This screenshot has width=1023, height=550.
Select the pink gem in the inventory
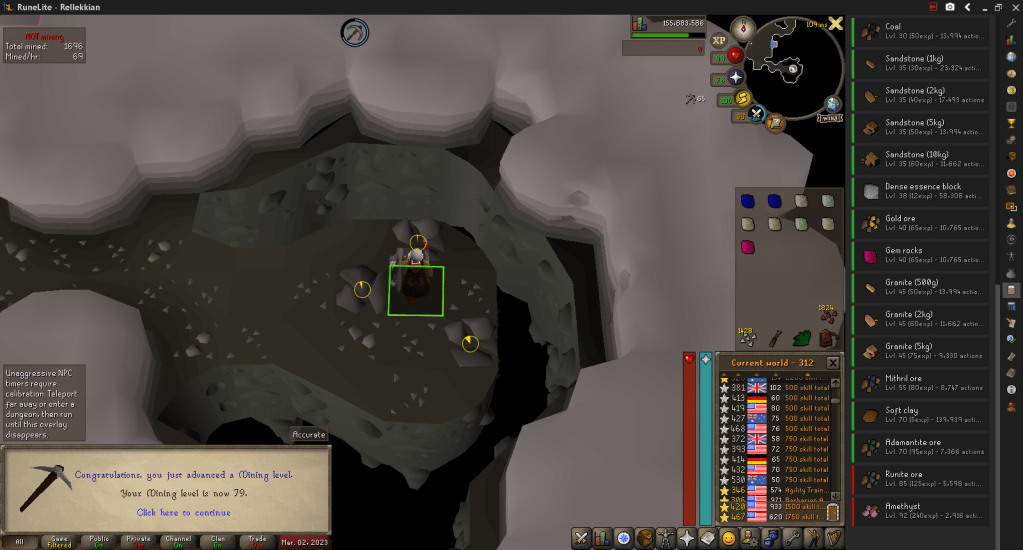[747, 247]
